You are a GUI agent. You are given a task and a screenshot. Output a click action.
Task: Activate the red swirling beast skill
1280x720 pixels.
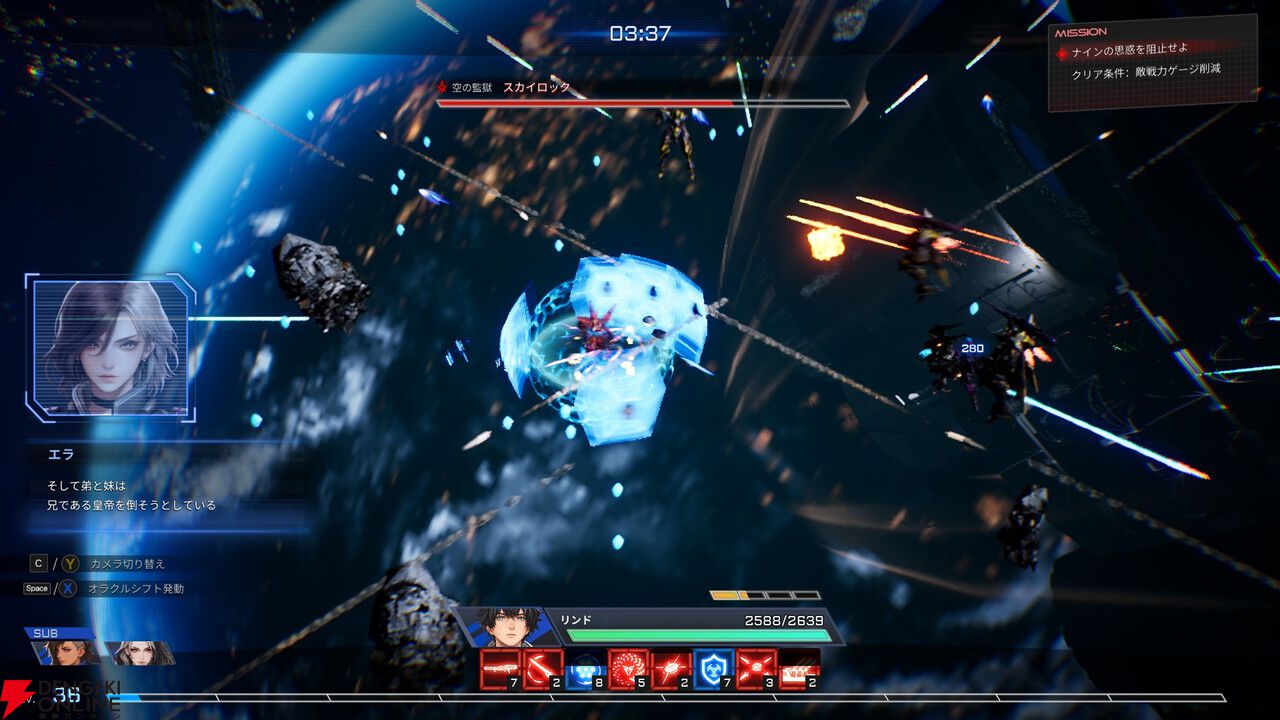click(629, 669)
